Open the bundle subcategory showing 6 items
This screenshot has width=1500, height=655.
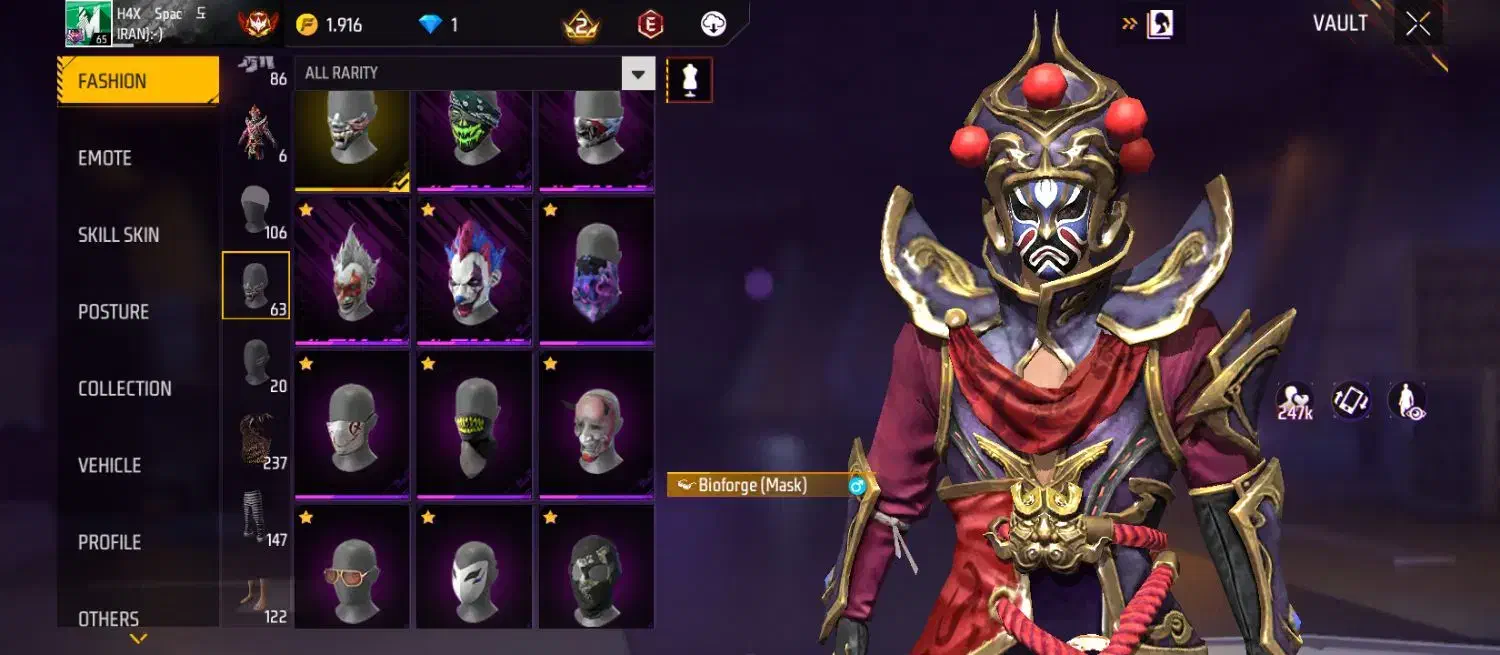click(256, 132)
